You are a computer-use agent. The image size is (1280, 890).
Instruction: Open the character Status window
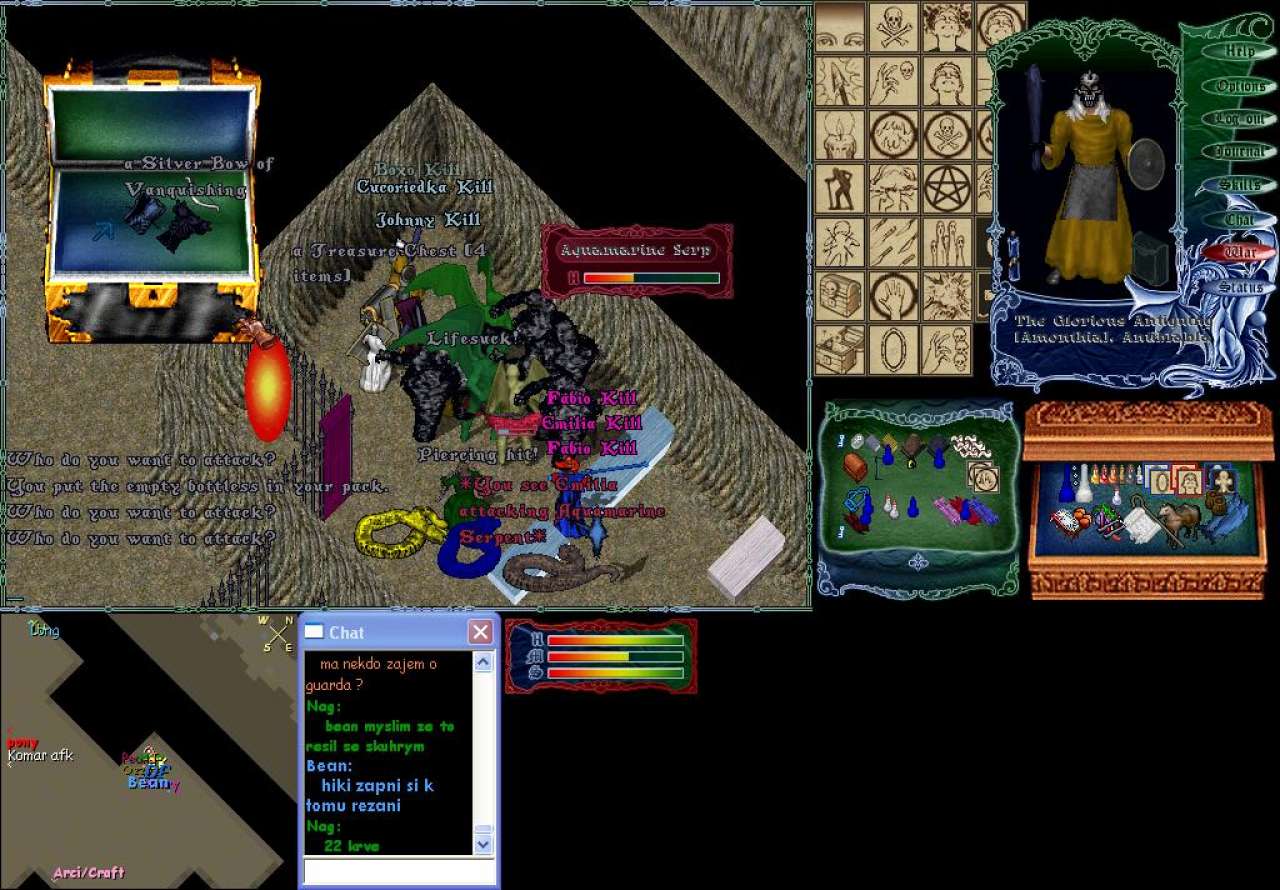(x=1239, y=287)
